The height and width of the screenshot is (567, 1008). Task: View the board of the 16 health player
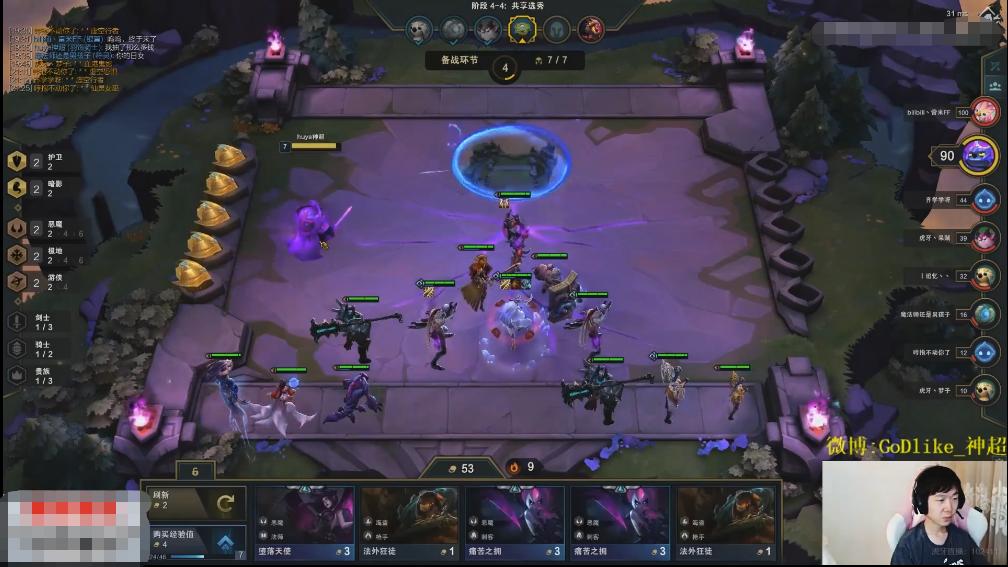985,314
